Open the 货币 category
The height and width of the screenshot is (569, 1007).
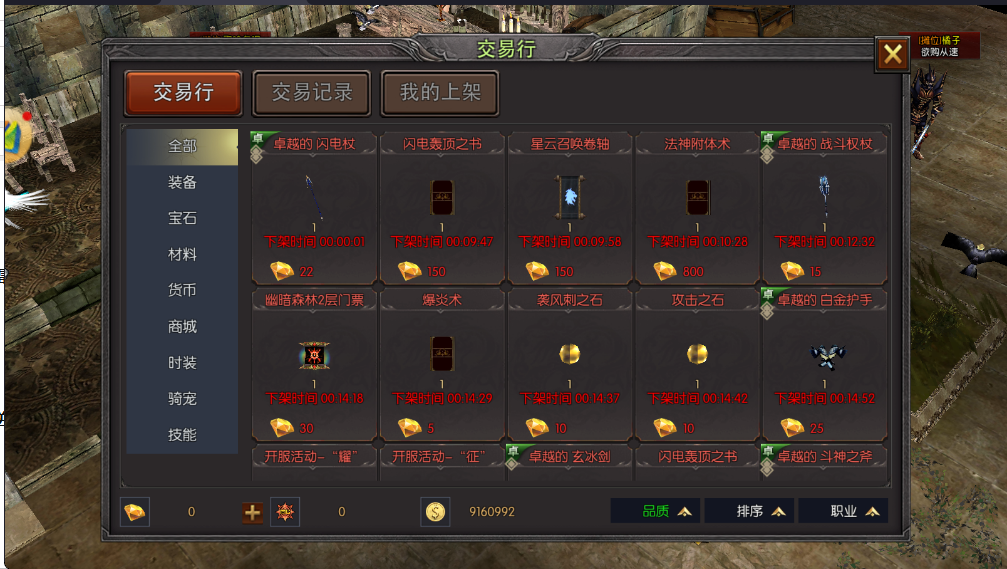click(x=182, y=290)
